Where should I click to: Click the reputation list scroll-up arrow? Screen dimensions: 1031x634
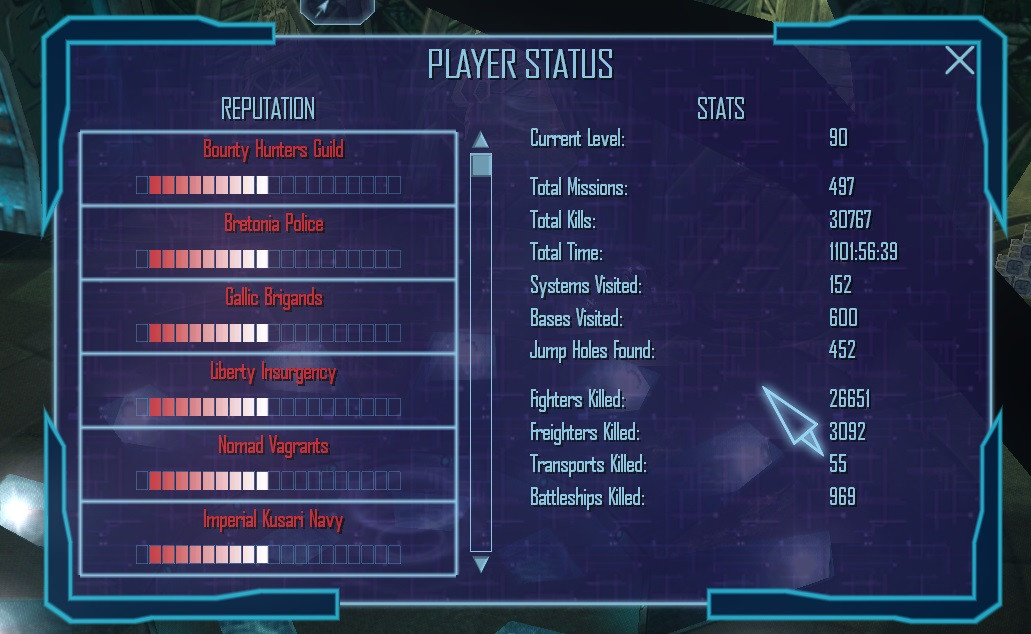click(481, 140)
